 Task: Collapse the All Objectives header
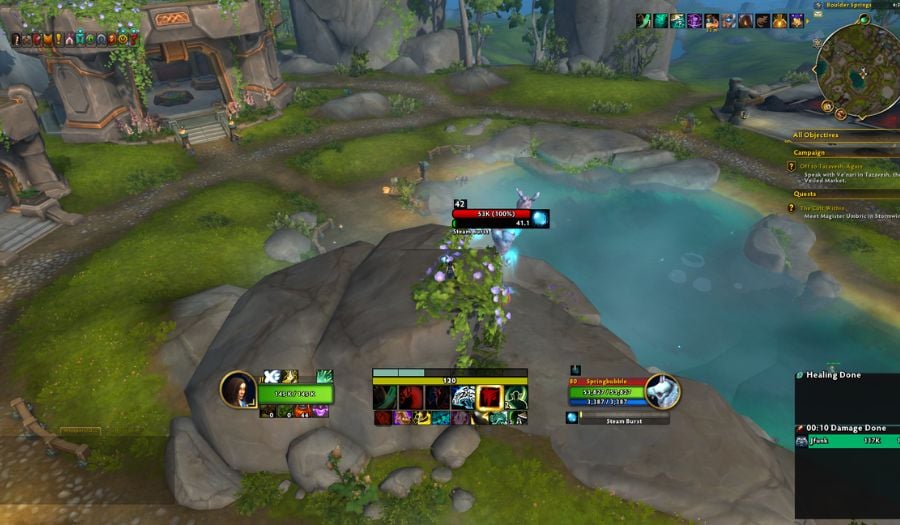tap(816, 135)
